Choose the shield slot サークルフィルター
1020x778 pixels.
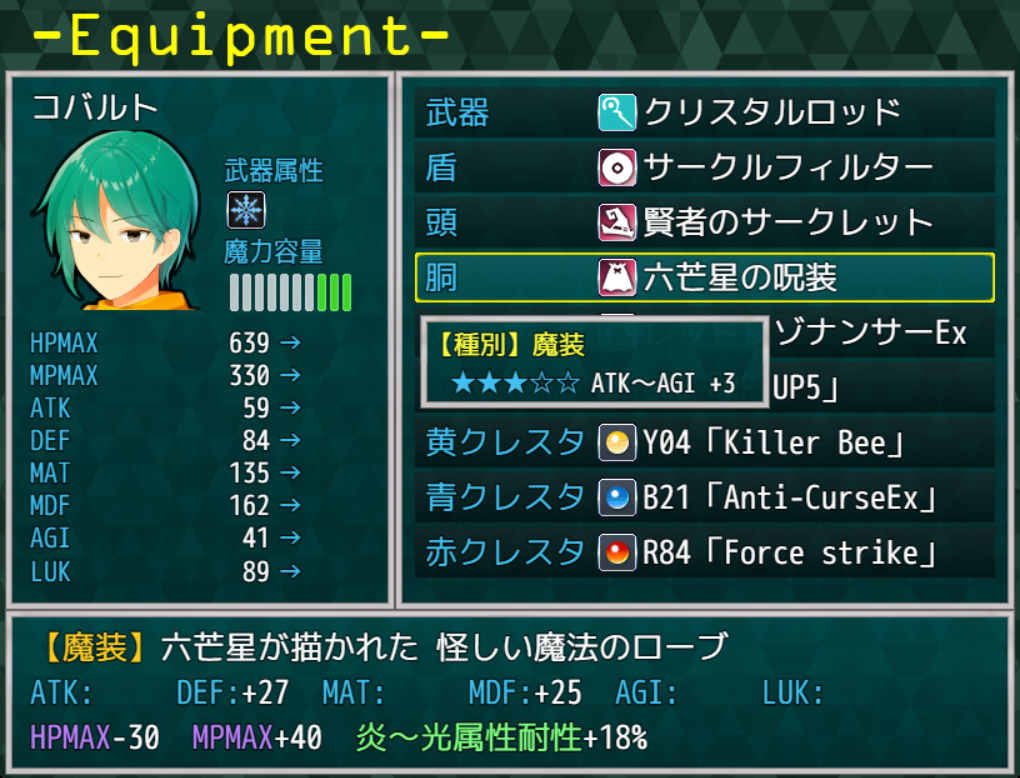point(704,167)
